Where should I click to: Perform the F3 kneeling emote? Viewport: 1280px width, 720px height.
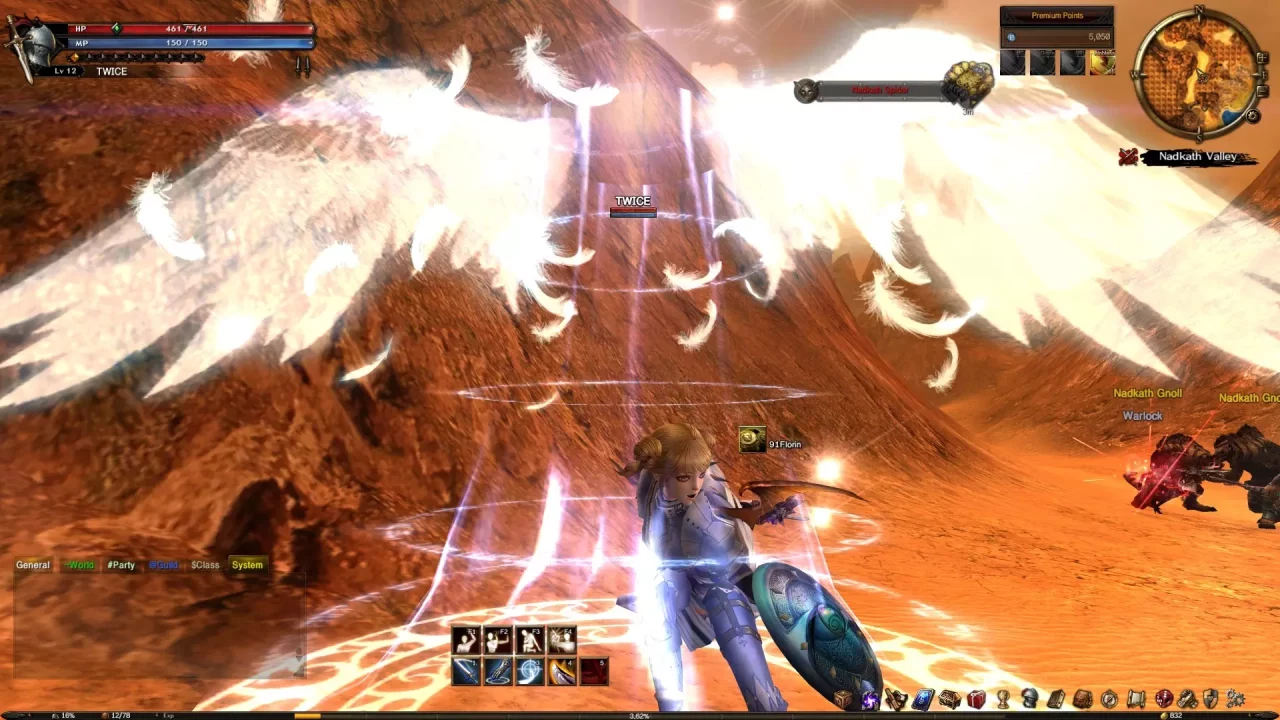tap(530, 640)
